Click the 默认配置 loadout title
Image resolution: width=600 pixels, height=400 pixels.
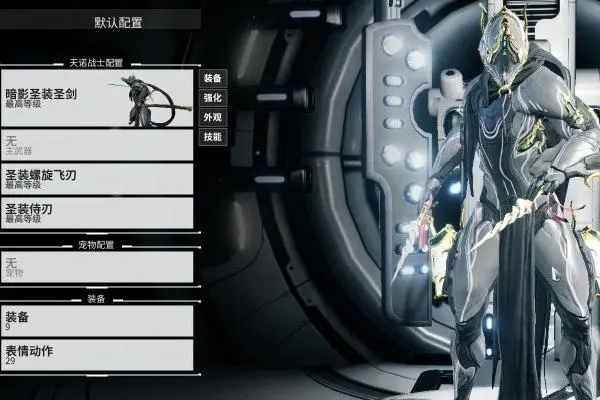(x=118, y=20)
